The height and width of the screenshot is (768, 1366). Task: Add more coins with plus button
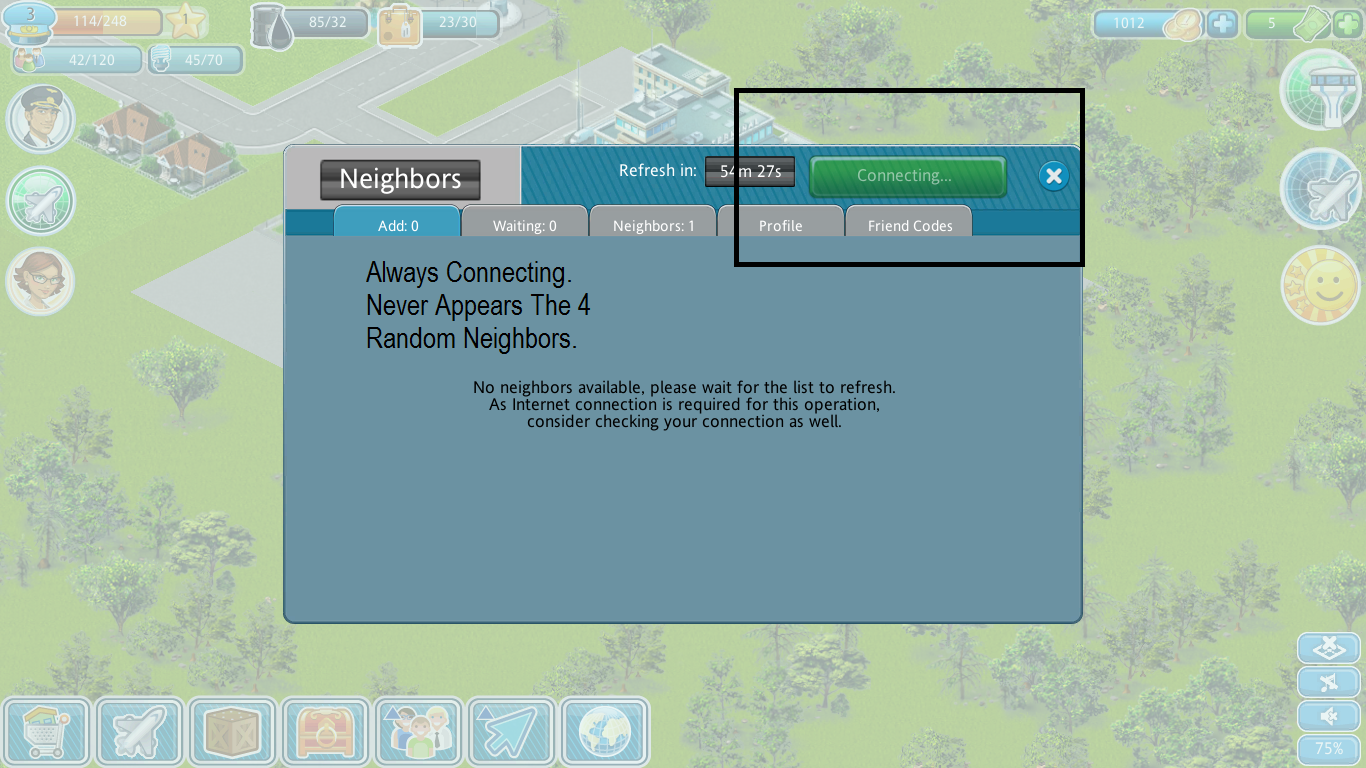(x=1222, y=23)
